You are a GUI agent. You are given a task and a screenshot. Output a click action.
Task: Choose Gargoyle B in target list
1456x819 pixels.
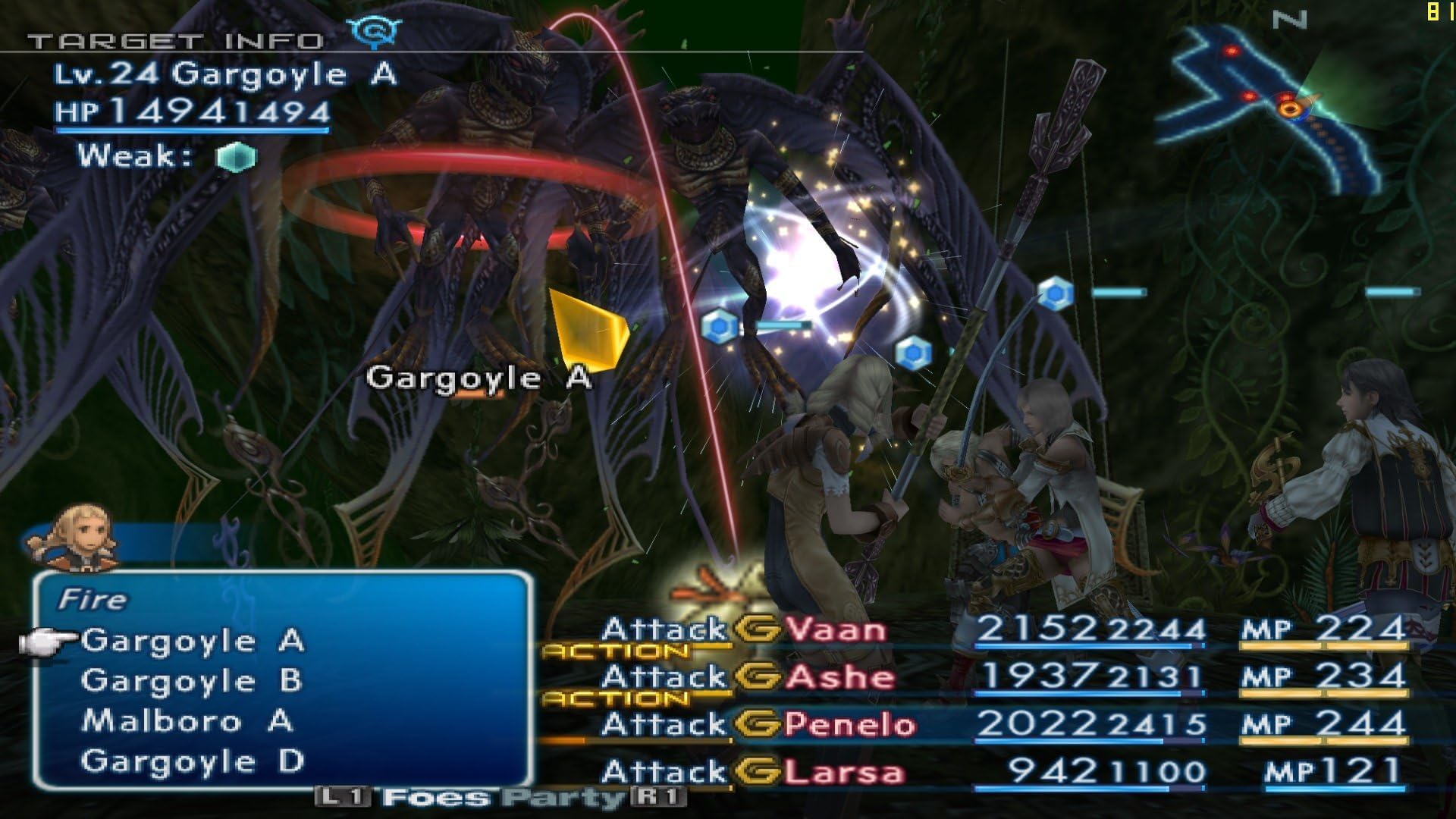pyautogui.click(x=191, y=681)
